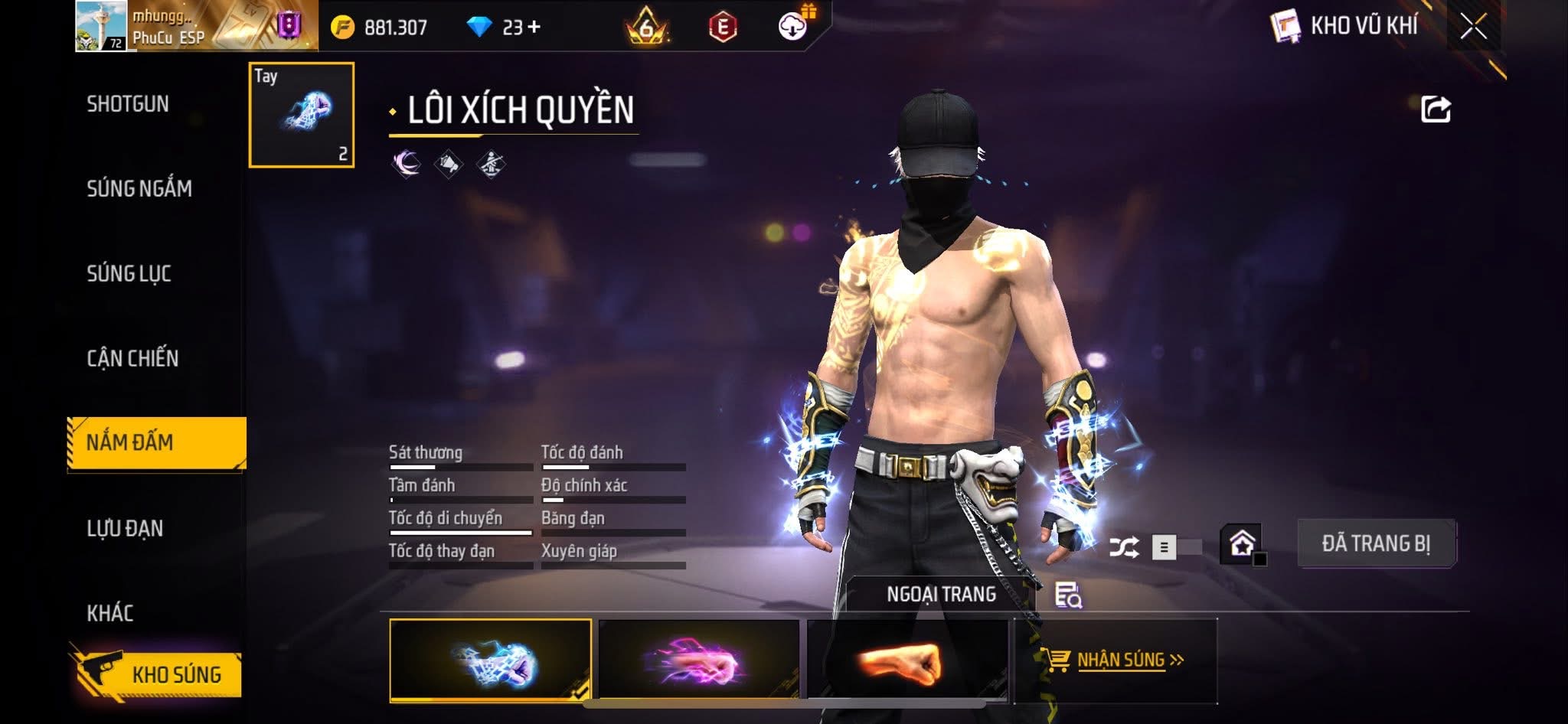Follow the NHẬN SÚNG link

pyautogui.click(x=1120, y=660)
